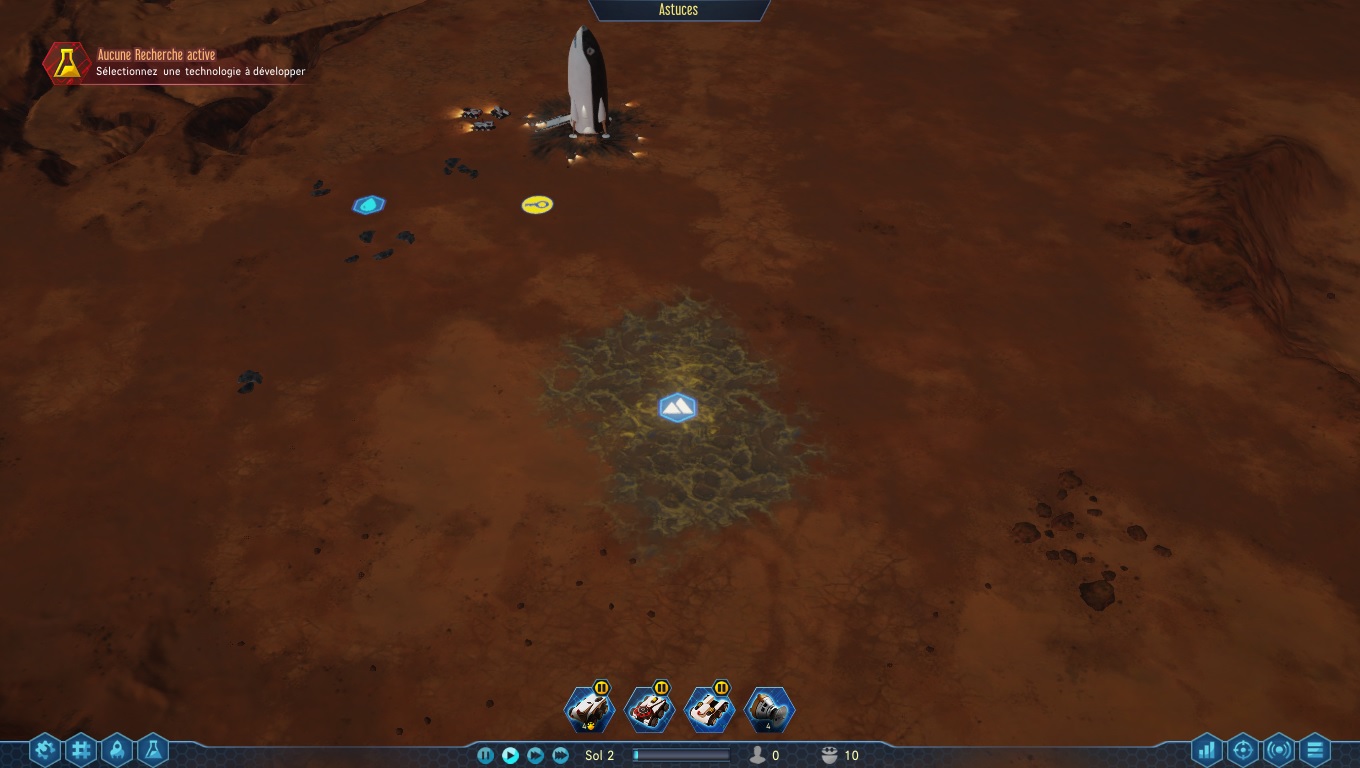Open the Astuces tab at top
This screenshot has height=768, width=1360.
680,10
